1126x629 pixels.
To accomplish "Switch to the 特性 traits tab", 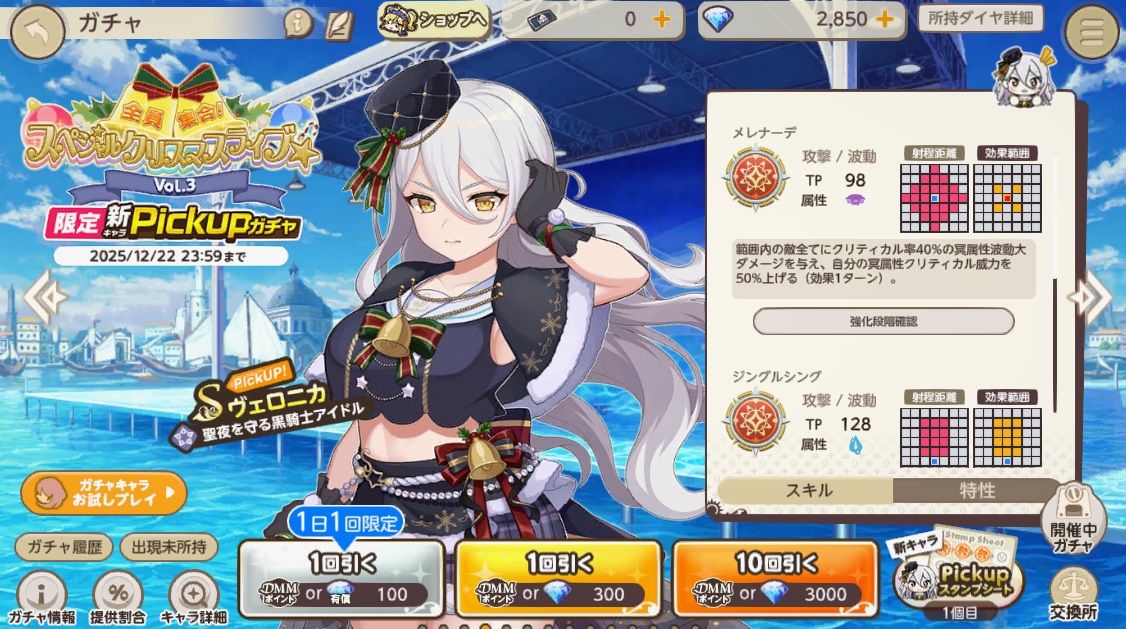I will [977, 490].
